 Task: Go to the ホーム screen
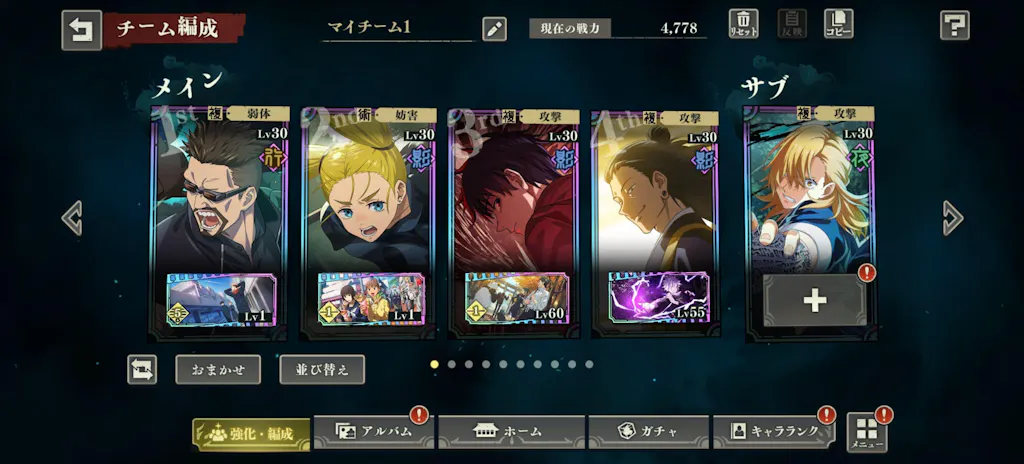[511, 432]
